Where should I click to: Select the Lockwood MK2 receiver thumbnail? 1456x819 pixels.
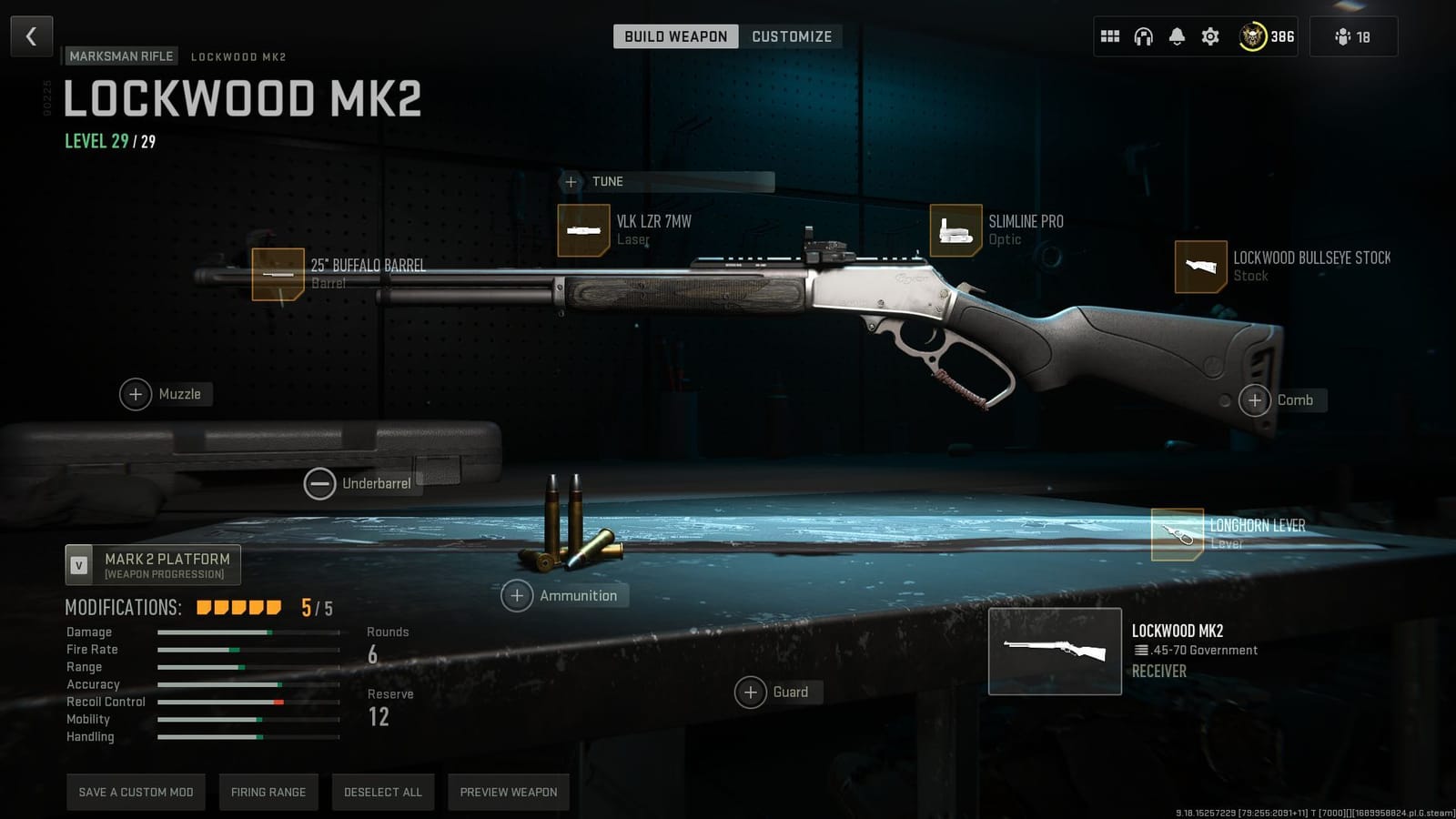click(x=1055, y=651)
